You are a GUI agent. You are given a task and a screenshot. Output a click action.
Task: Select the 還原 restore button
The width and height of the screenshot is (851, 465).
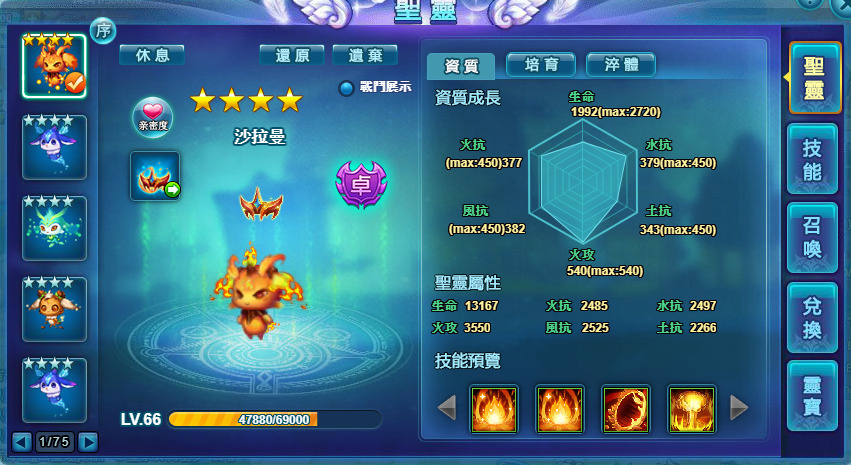pyautogui.click(x=291, y=55)
